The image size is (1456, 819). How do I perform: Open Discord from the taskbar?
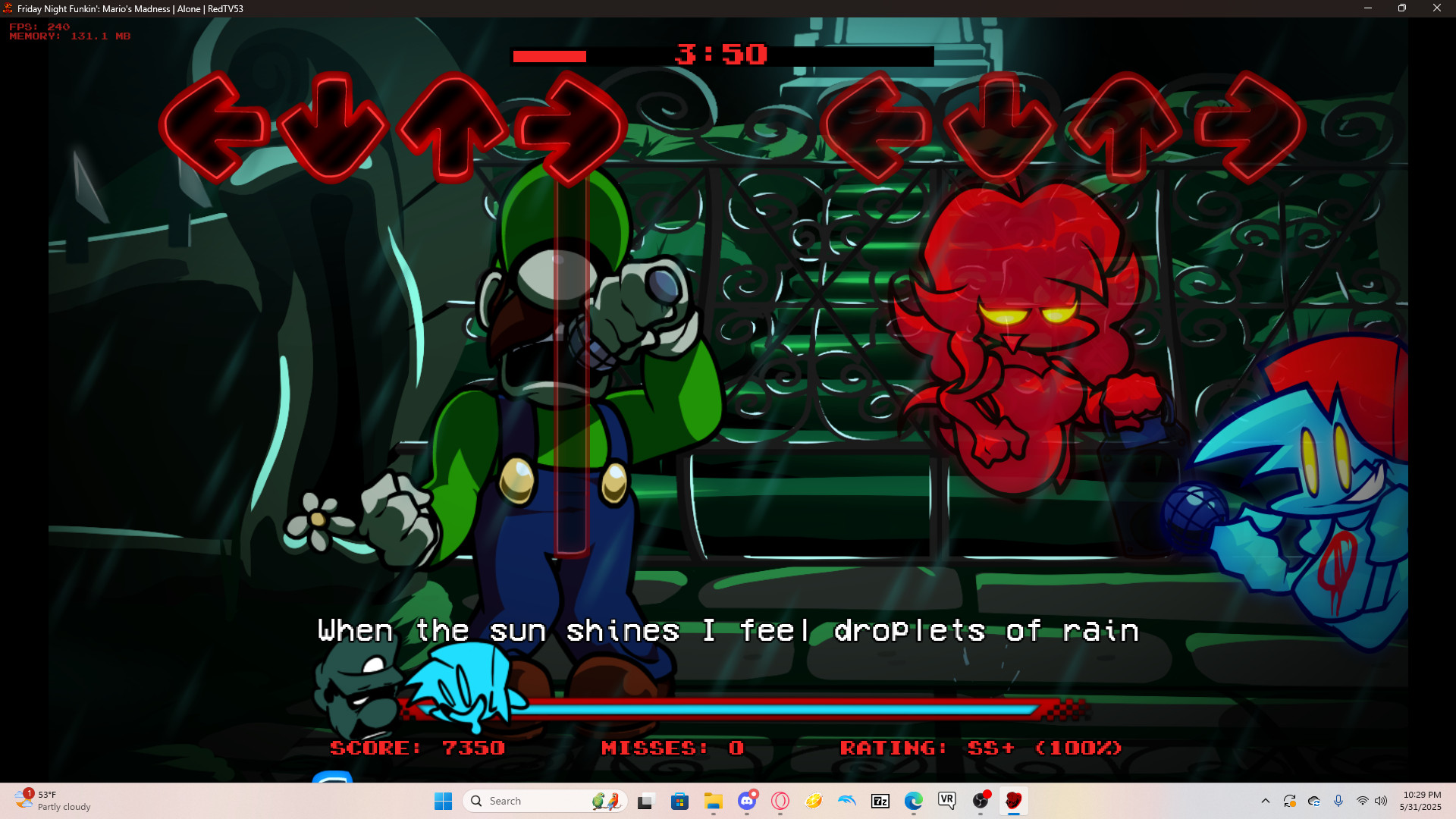point(748,801)
